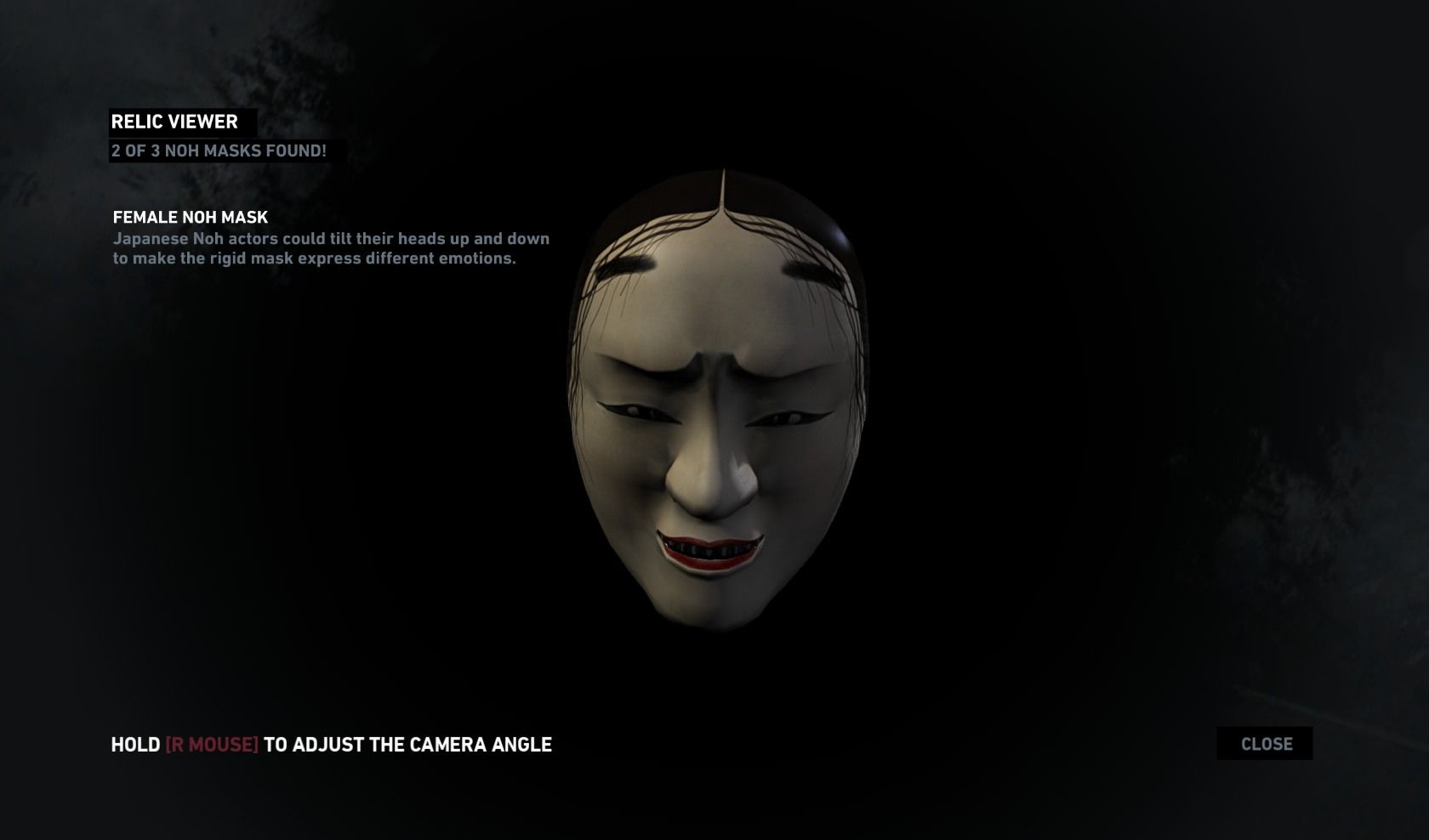Click the FEMALE NOH MASK label
Screen dimensions: 1429x840
click(189, 218)
